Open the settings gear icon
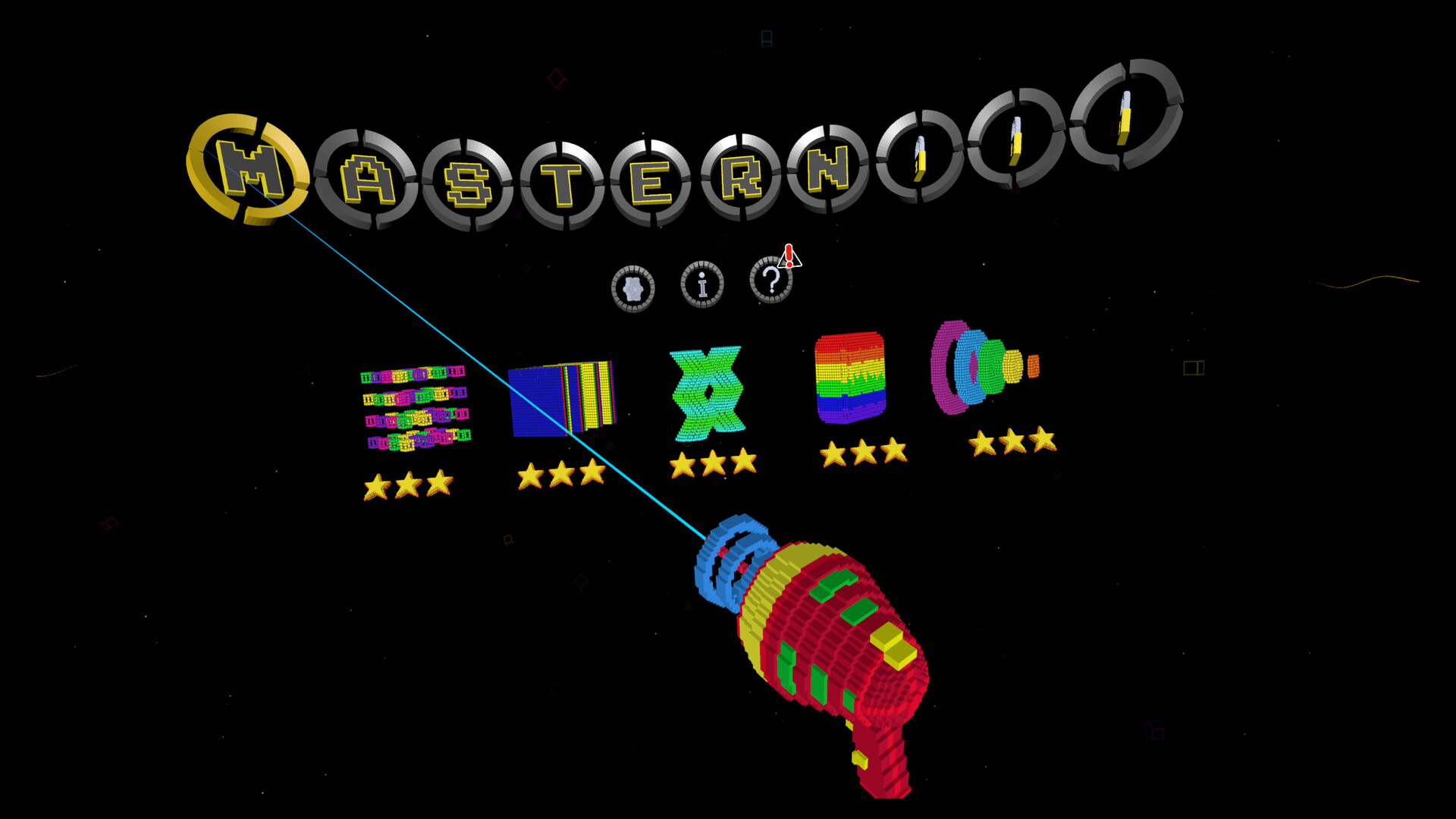The image size is (1456, 819). [x=634, y=288]
